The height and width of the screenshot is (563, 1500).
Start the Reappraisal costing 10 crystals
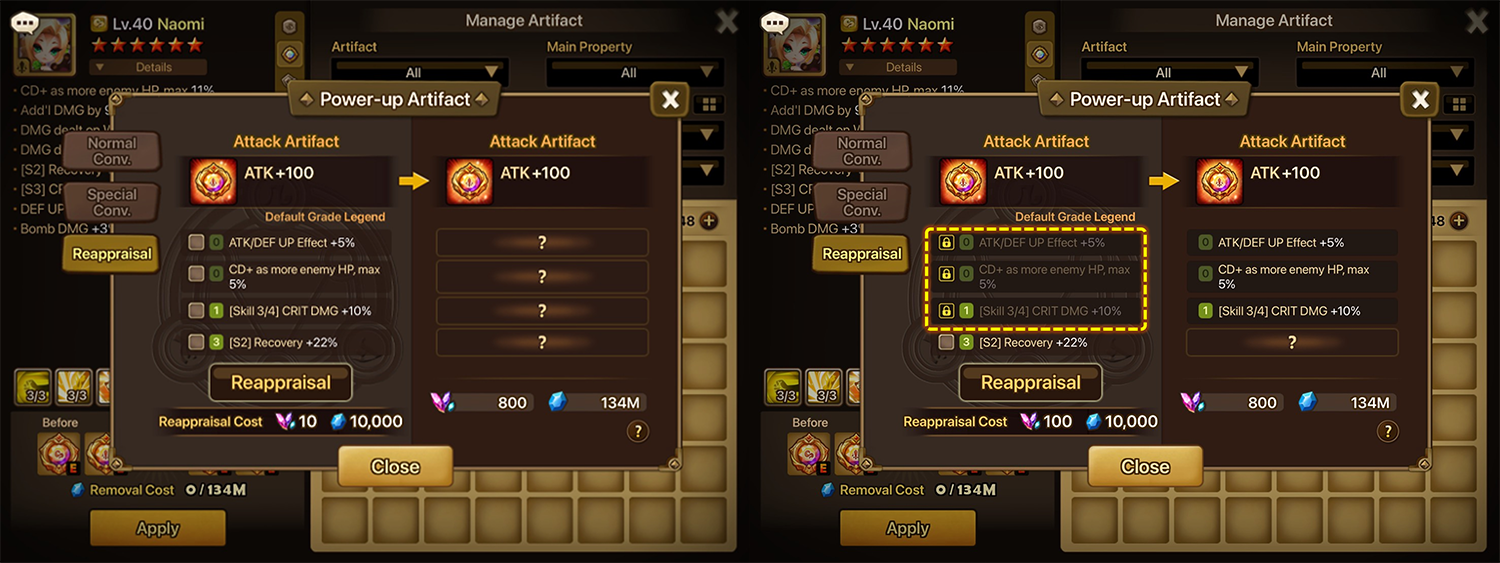pos(281,383)
